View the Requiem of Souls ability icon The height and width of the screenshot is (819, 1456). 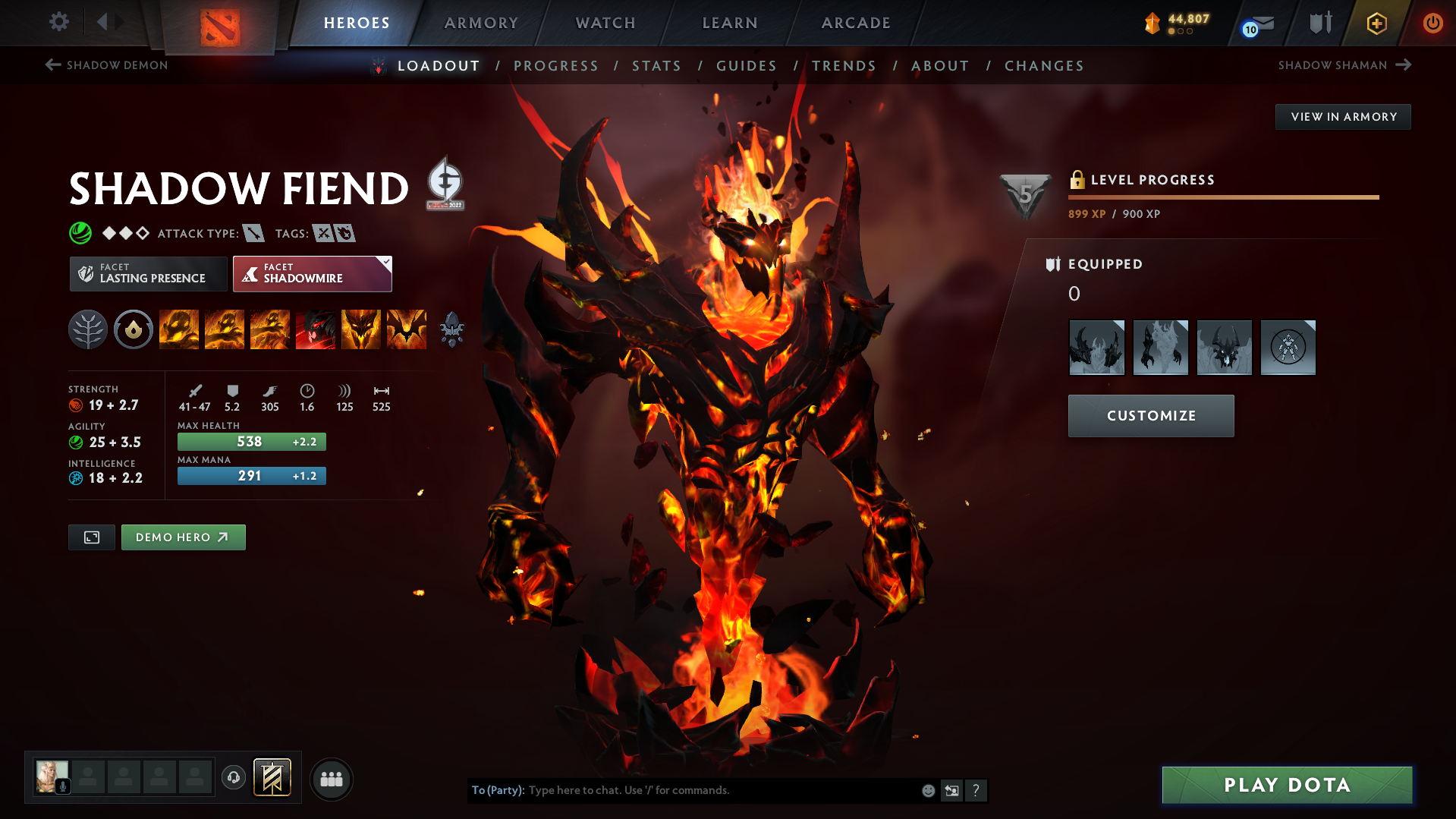pos(407,329)
